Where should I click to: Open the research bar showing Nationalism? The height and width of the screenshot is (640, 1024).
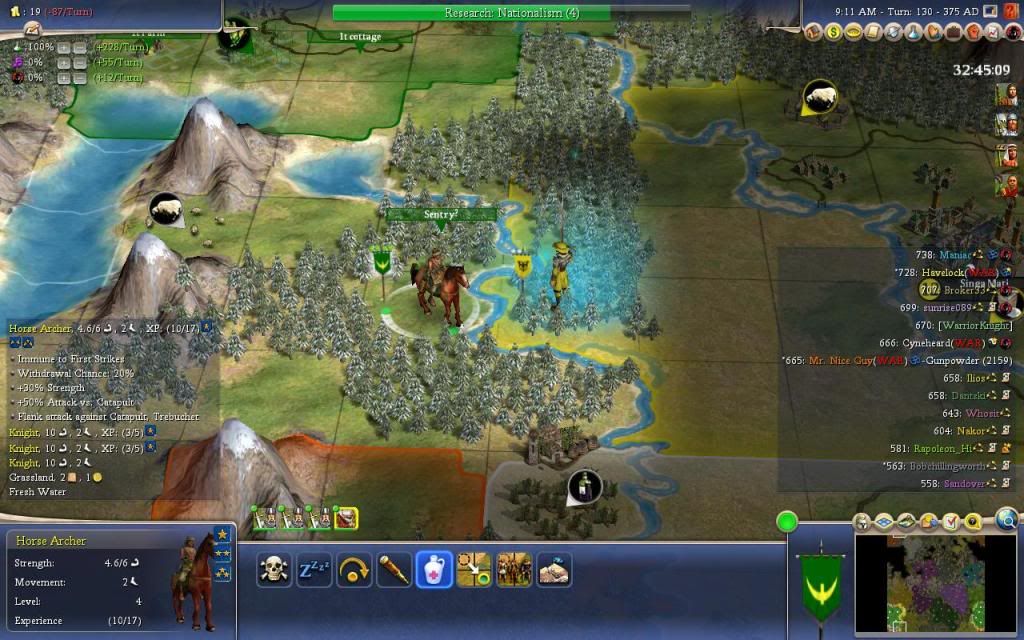(511, 13)
